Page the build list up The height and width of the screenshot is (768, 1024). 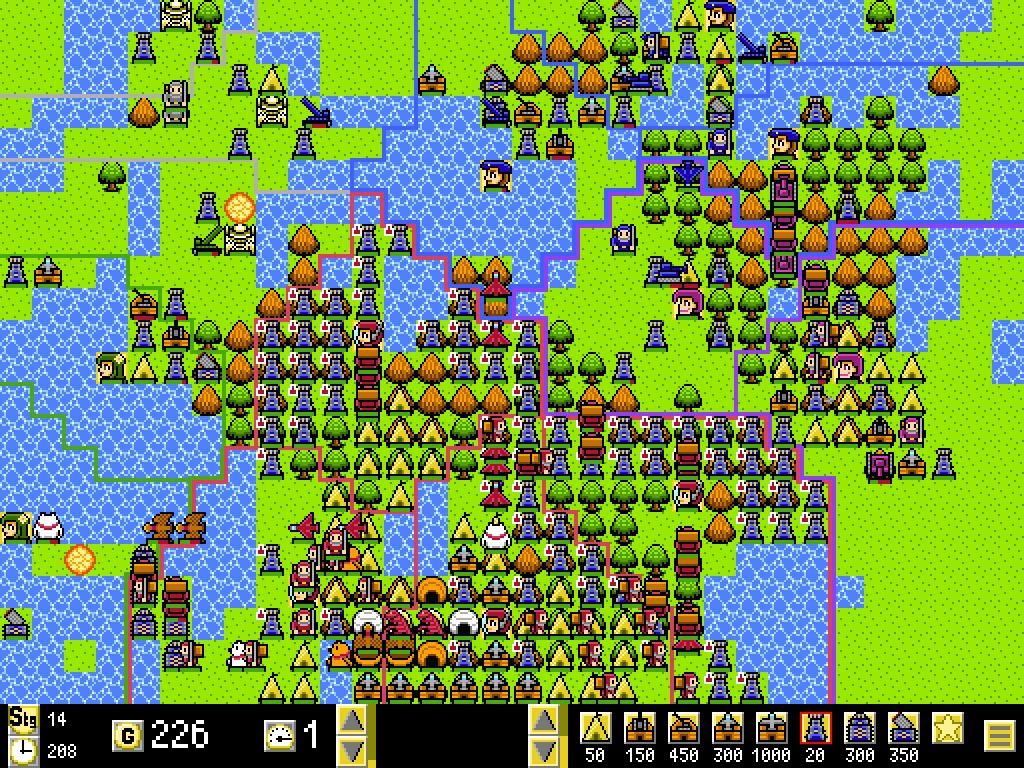(x=543, y=720)
